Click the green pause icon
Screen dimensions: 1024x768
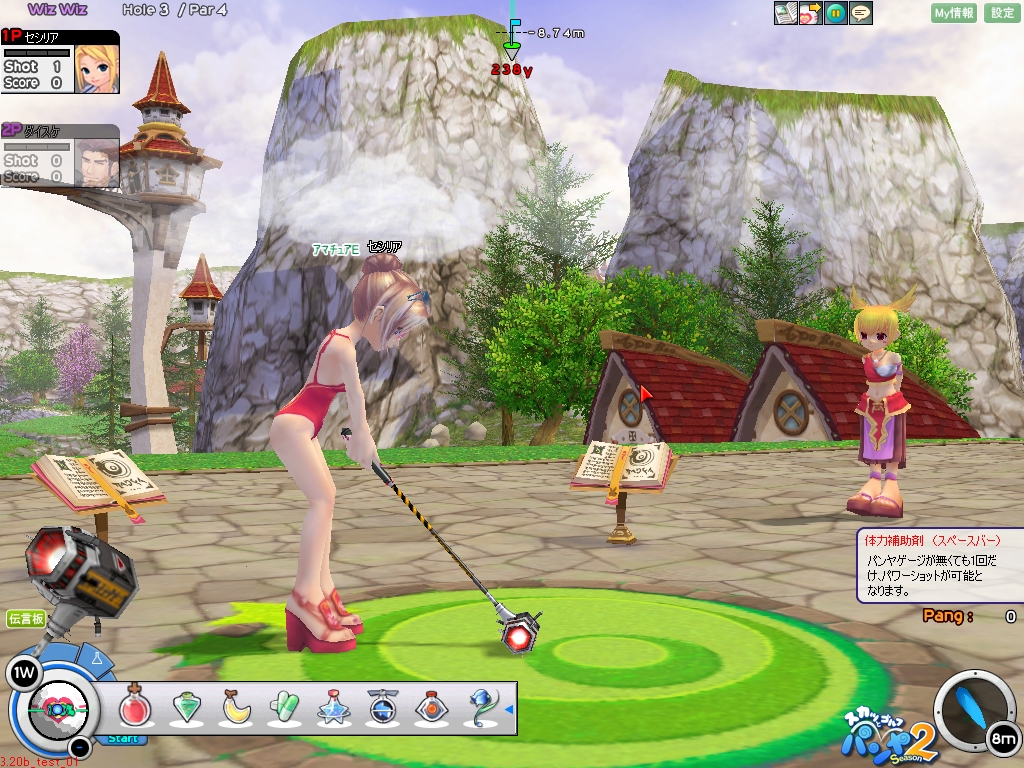click(836, 13)
